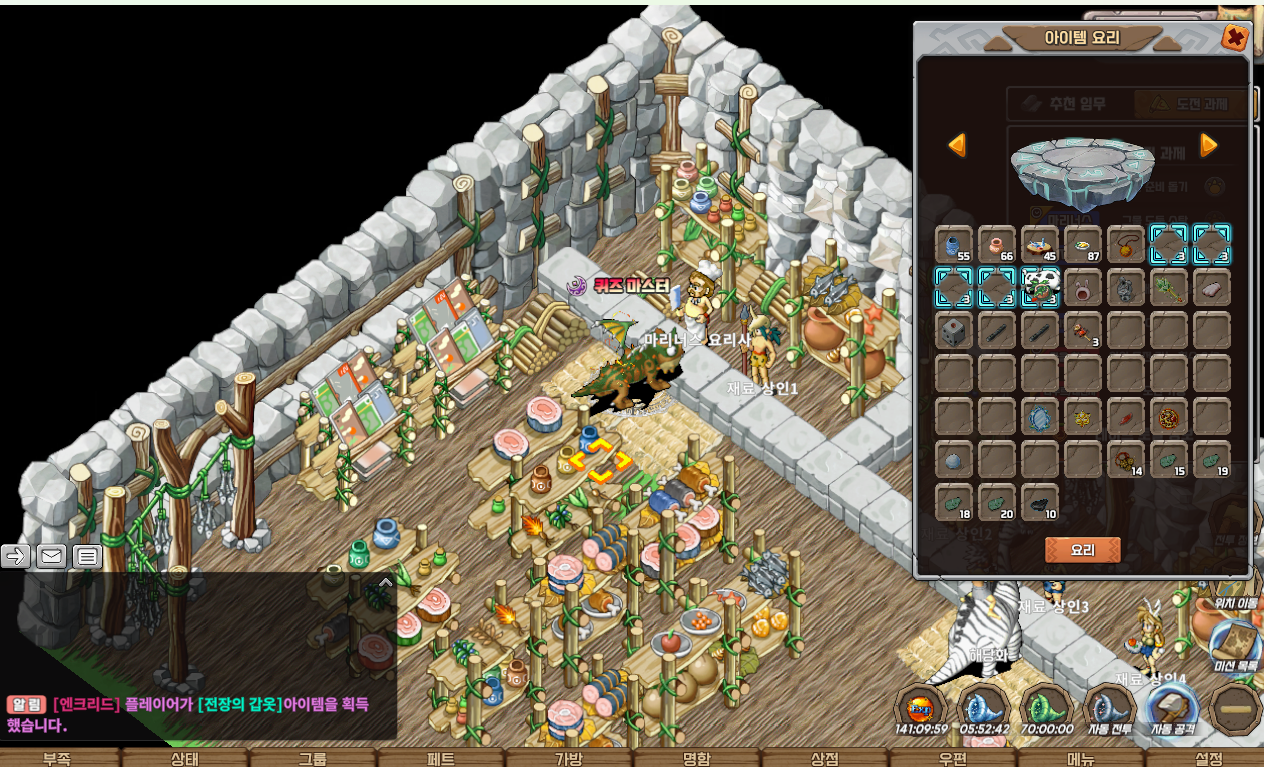The width and height of the screenshot is (1264, 767).
Task: Pick the panda item in the inventory
Action: tap(1040, 287)
